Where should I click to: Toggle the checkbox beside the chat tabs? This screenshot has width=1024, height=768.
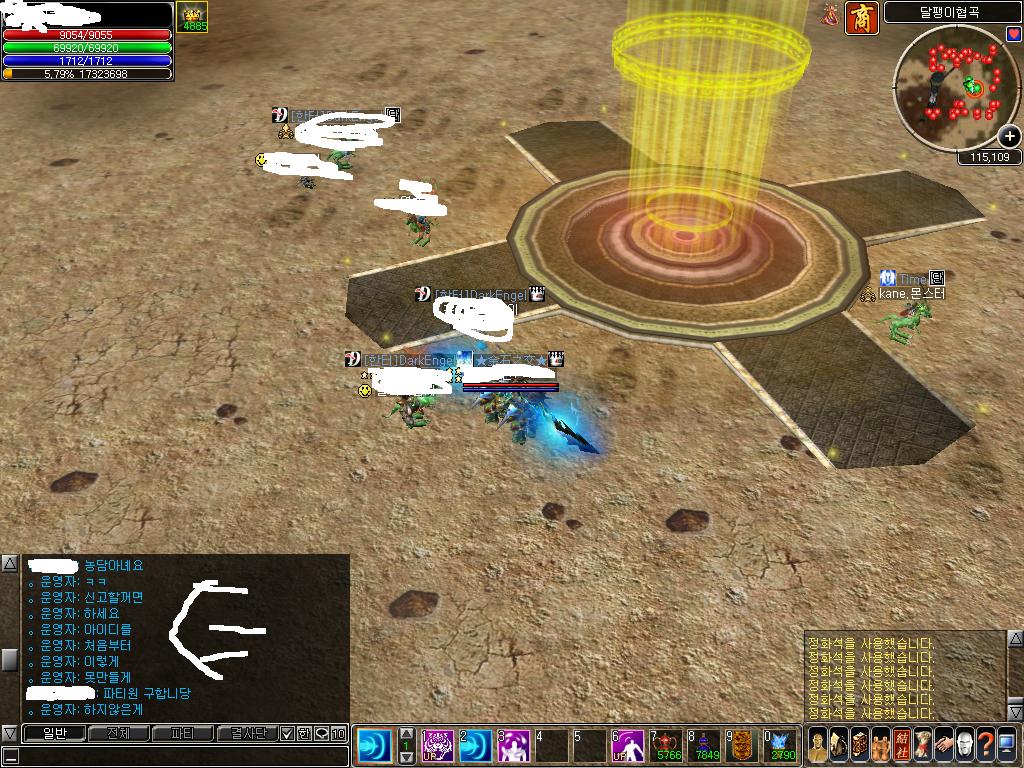(x=286, y=733)
